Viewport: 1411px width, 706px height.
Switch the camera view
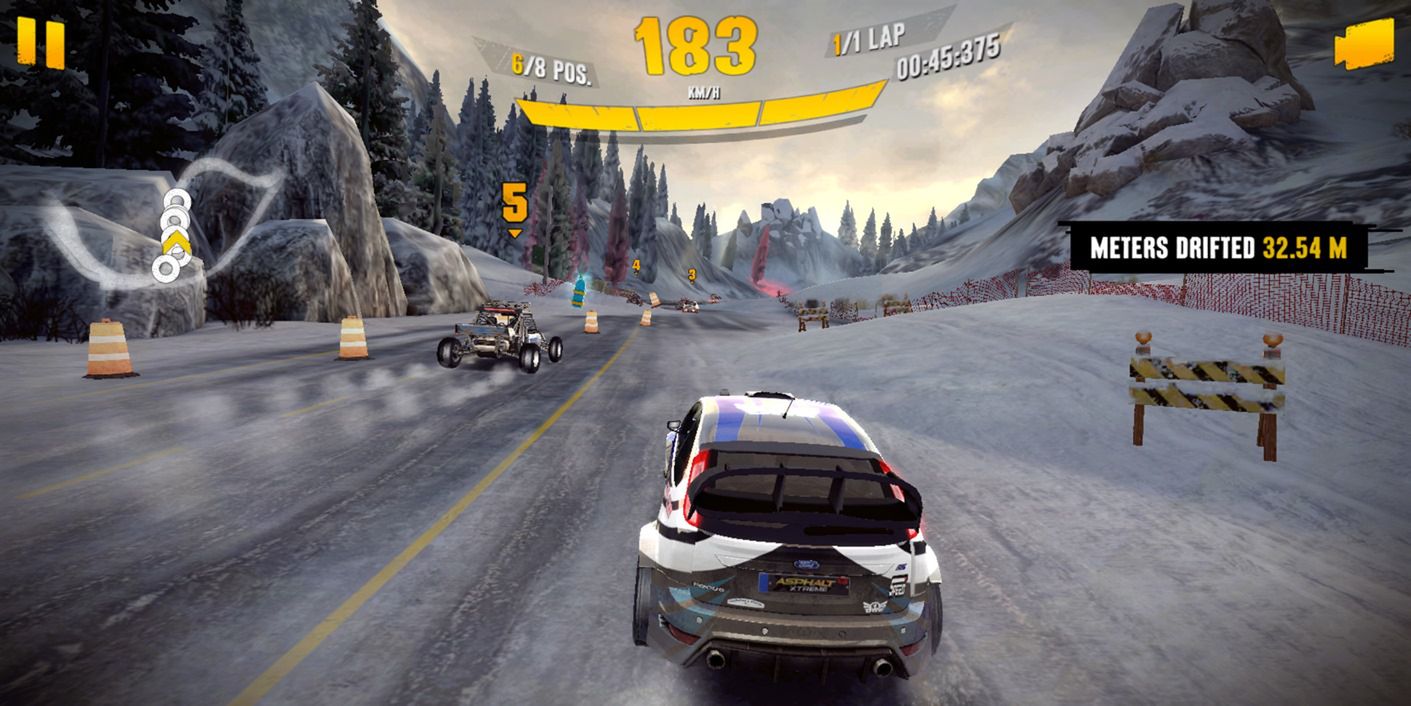1363,45
